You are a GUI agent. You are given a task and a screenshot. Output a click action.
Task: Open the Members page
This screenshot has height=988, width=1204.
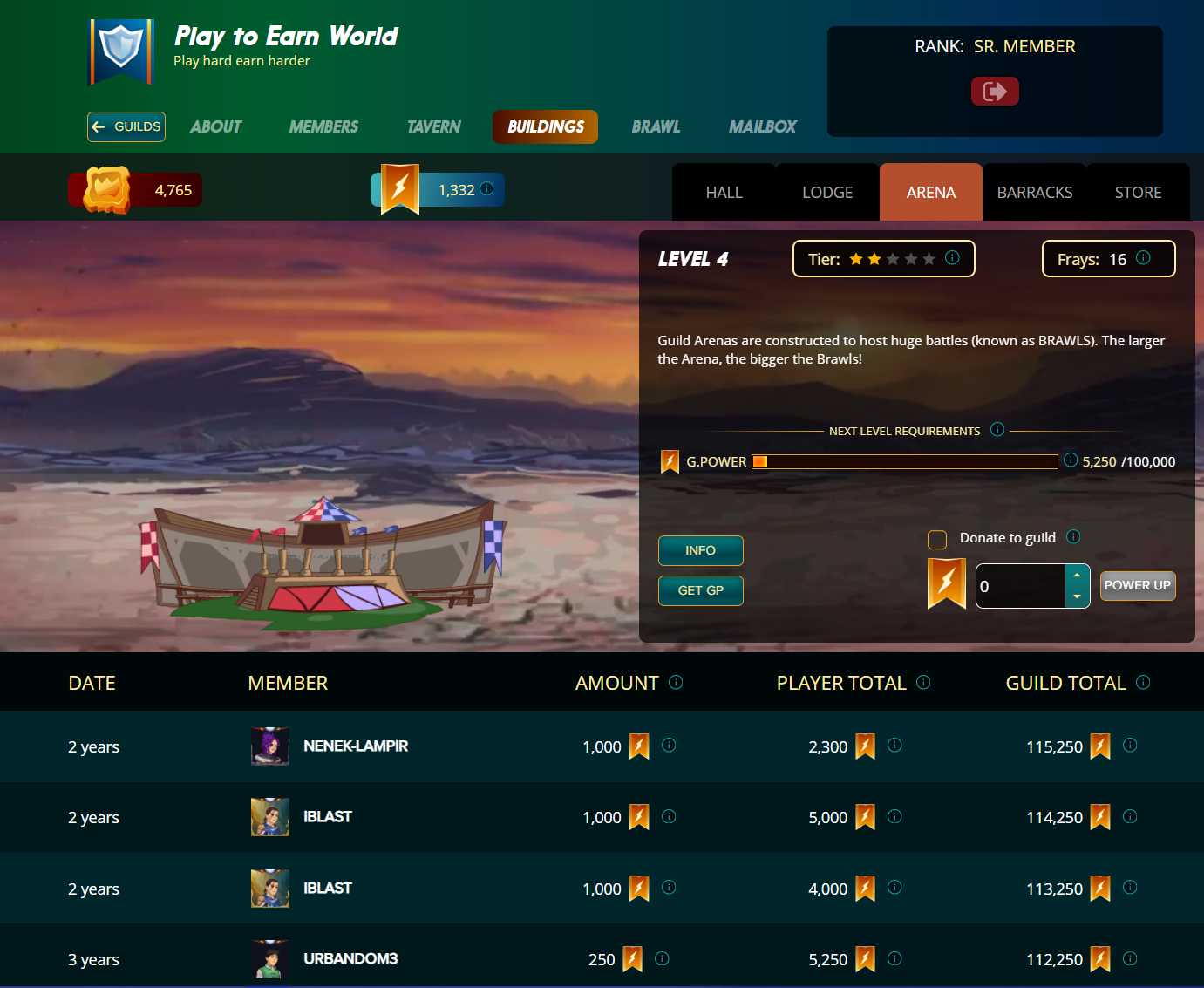pos(323,126)
